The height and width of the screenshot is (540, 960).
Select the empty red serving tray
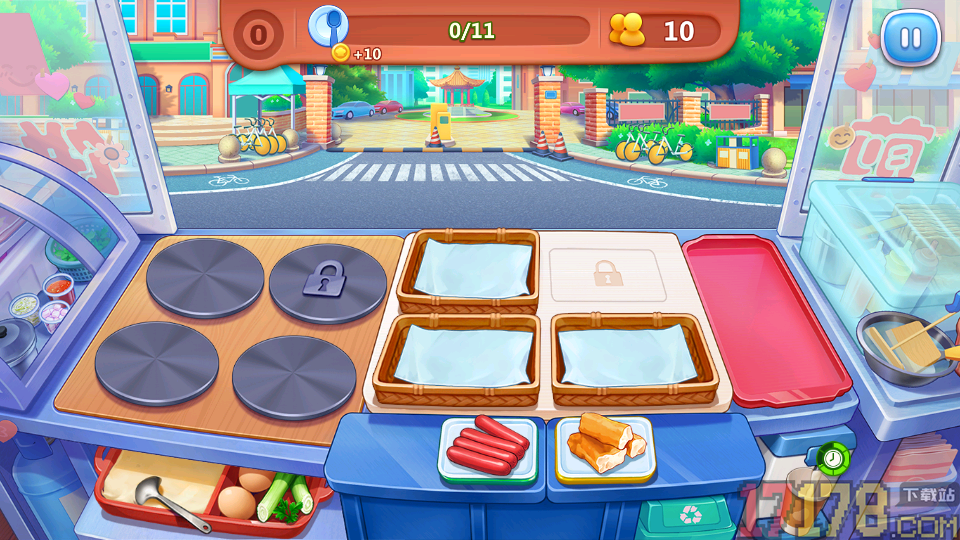(764, 315)
